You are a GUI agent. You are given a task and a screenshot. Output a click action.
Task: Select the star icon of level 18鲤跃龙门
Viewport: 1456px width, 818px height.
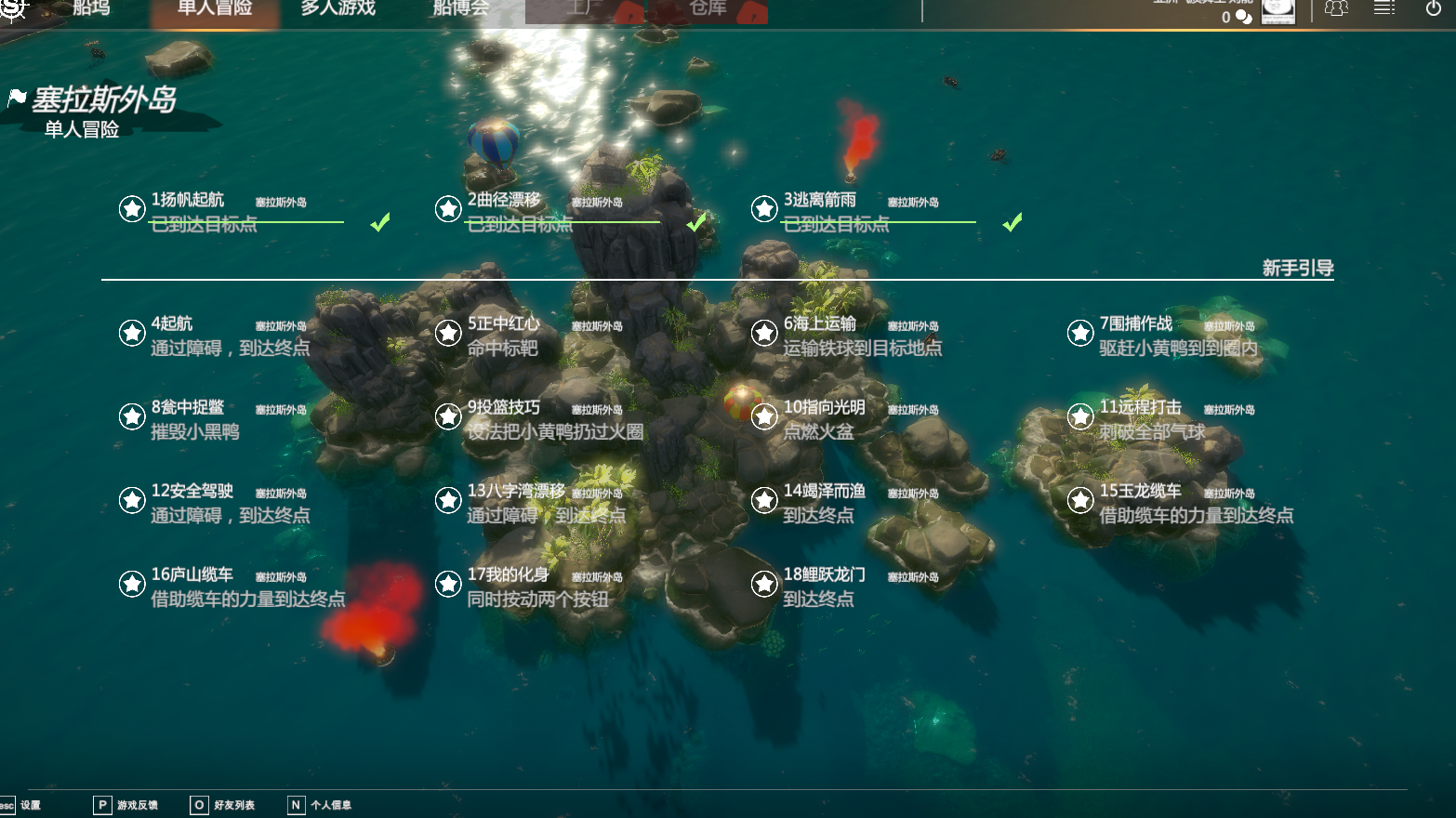point(764,584)
